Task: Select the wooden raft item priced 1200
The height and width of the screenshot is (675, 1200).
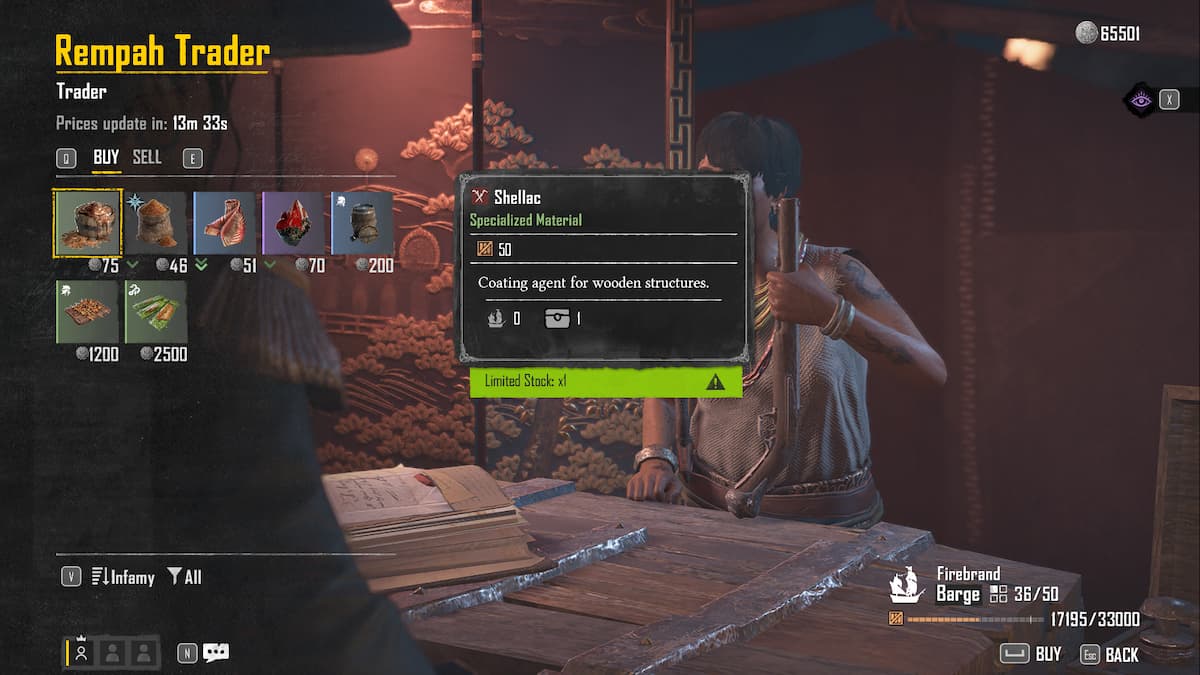Action: pyautogui.click(x=87, y=311)
